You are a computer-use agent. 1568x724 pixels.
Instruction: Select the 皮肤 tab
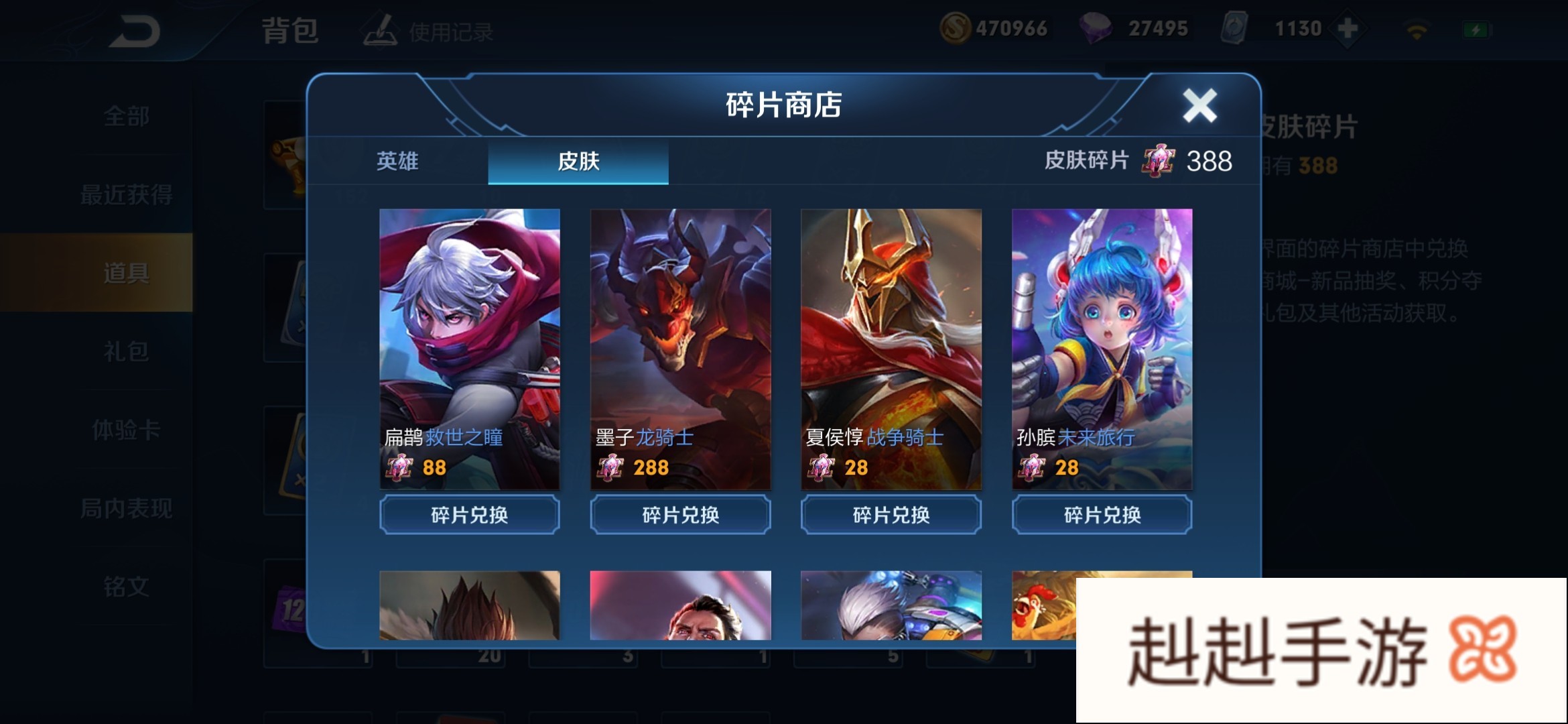click(x=578, y=161)
